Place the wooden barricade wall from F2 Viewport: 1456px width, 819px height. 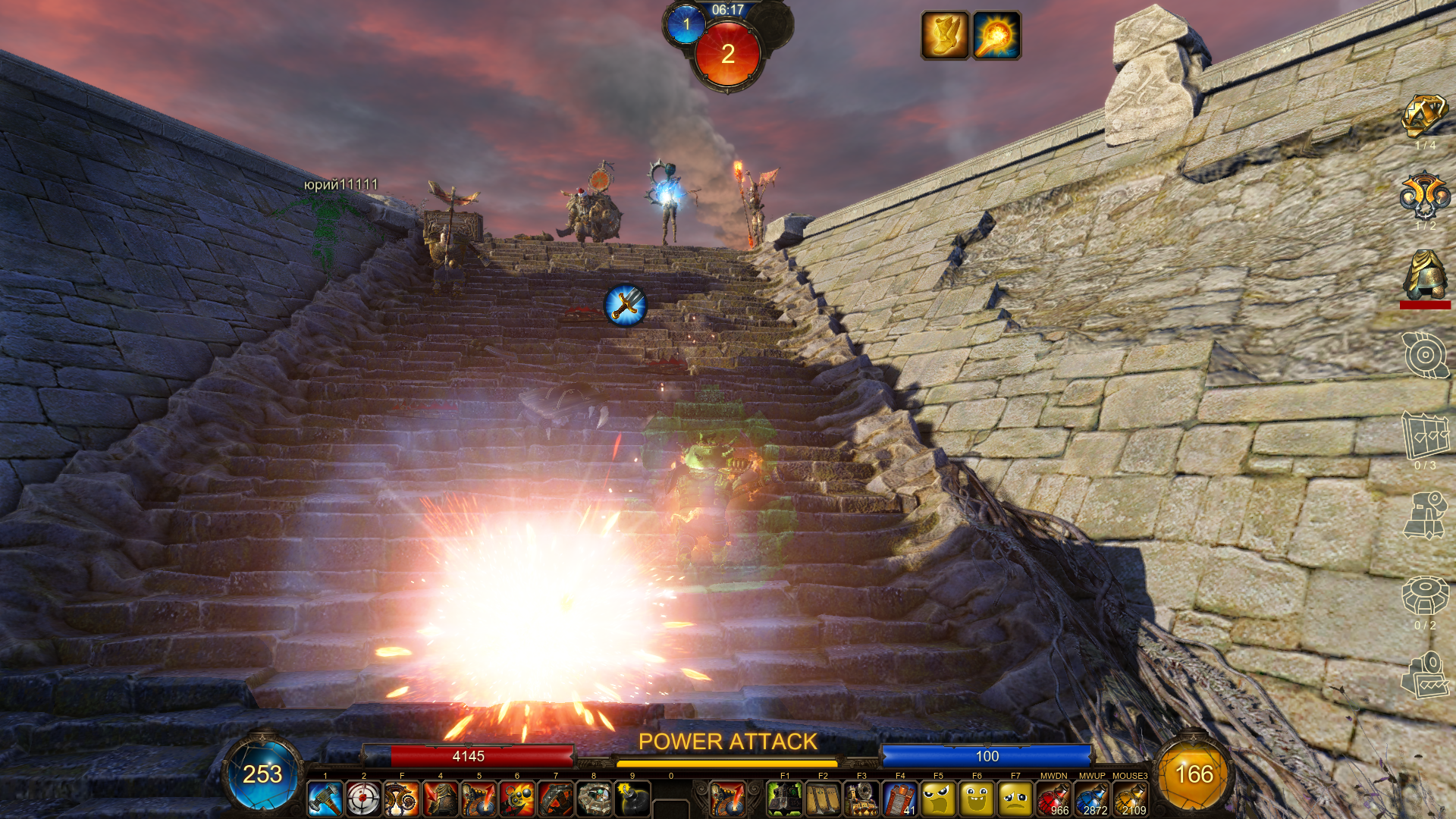coord(823,799)
